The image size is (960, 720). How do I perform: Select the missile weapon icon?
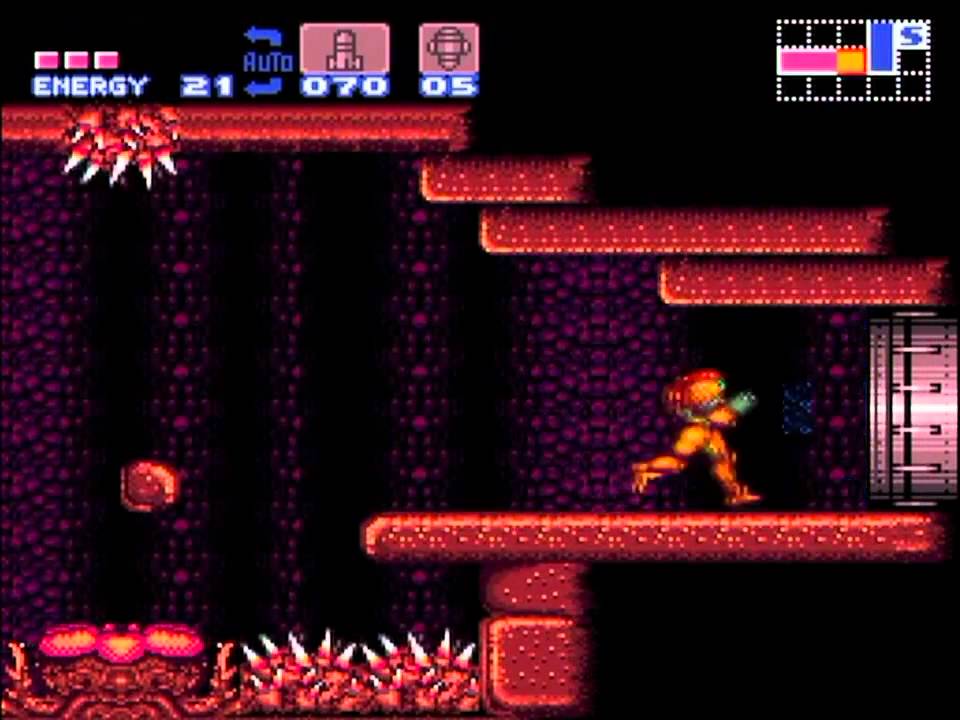pos(344,49)
